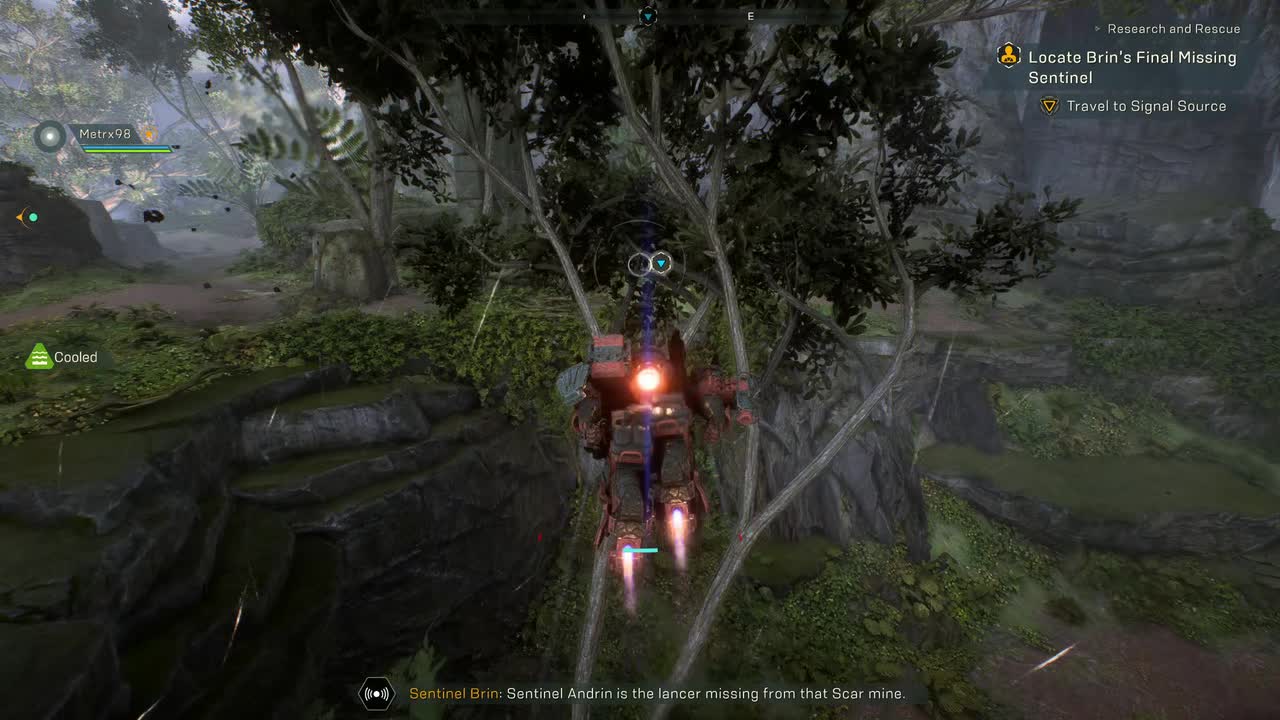Expand the Research and Rescue quest chevron

click(1100, 28)
